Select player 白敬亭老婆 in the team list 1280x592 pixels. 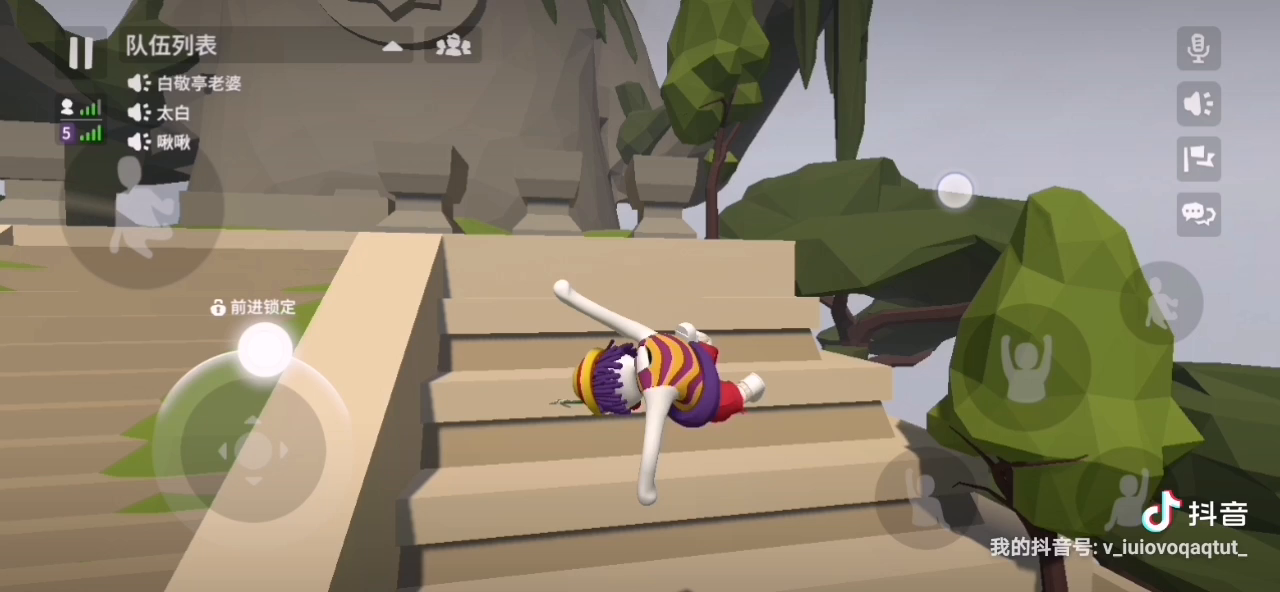(x=198, y=84)
